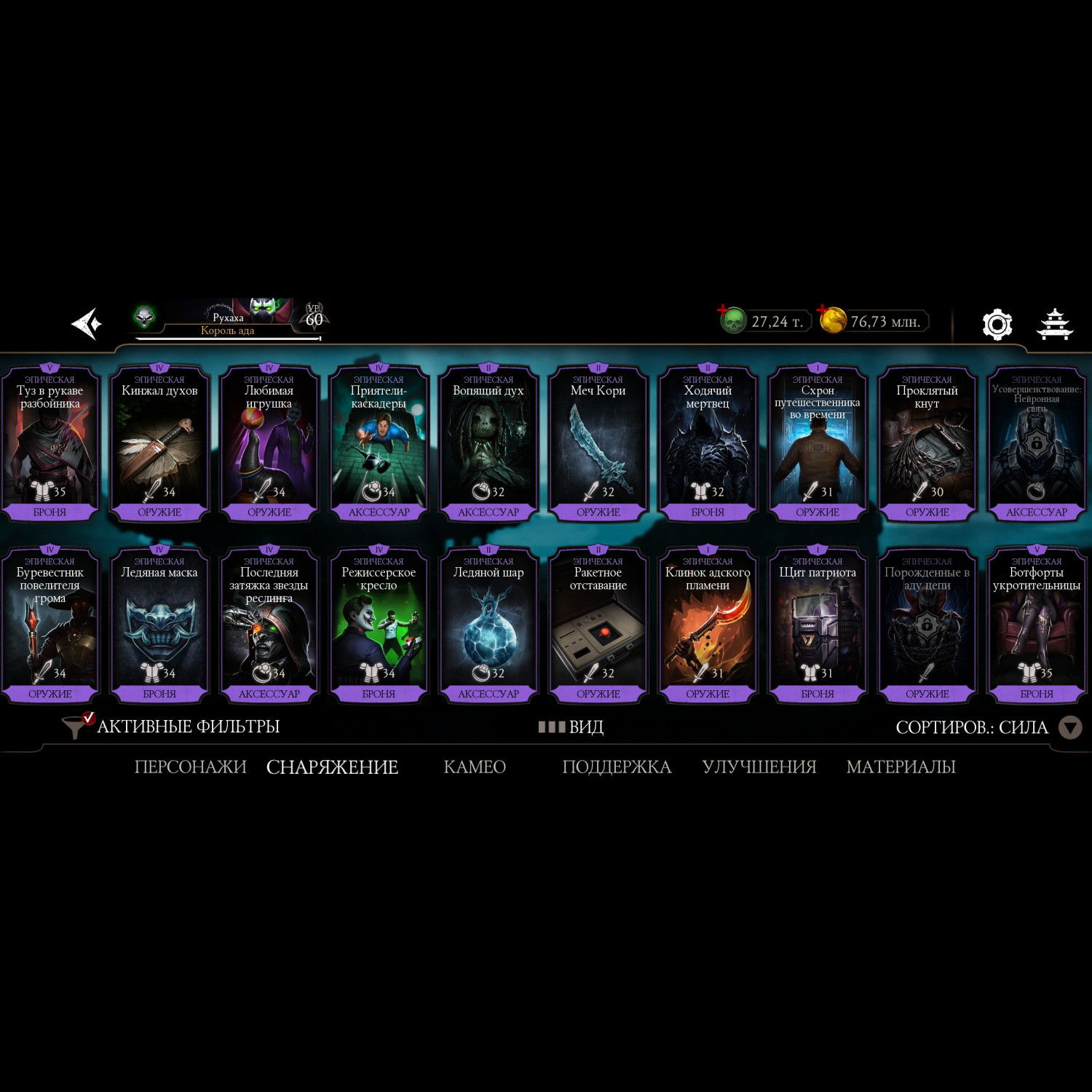
Task: Add koins via the gold coin currency
Action: [832, 320]
